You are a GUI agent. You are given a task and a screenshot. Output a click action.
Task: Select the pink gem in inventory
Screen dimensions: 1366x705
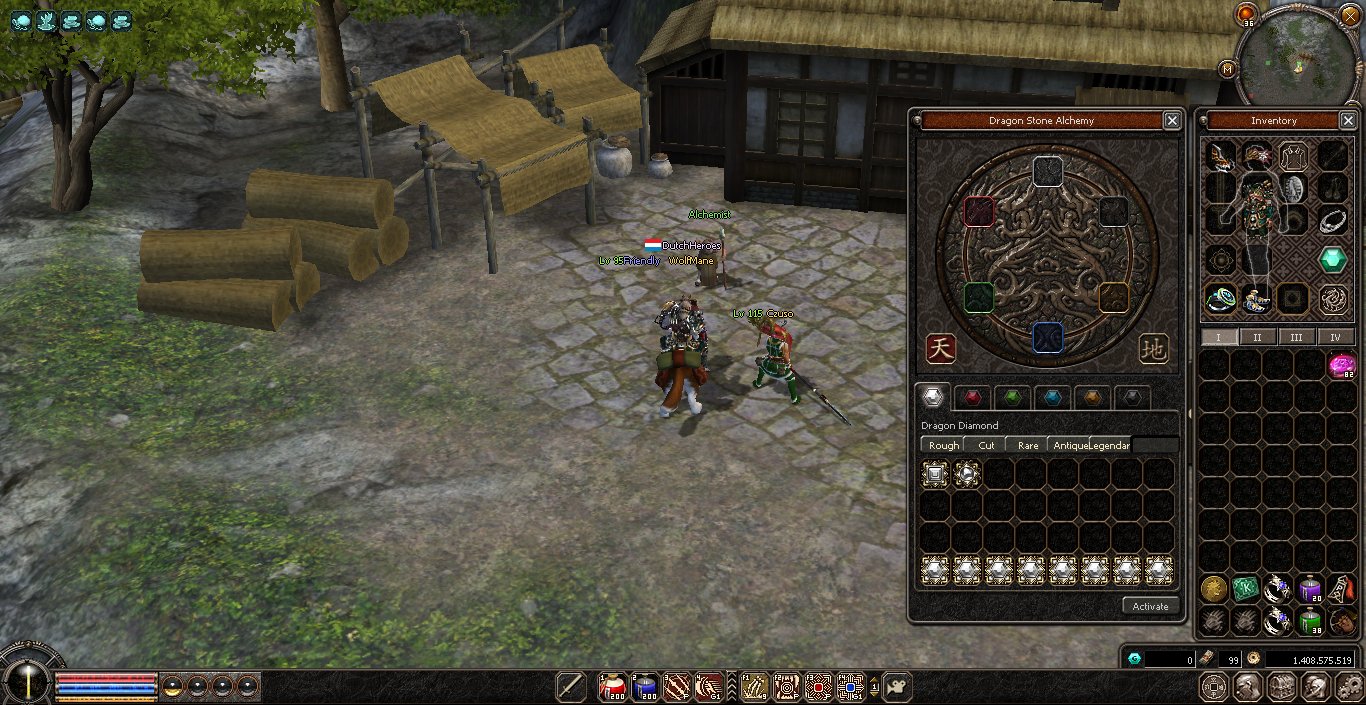[x=1341, y=366]
